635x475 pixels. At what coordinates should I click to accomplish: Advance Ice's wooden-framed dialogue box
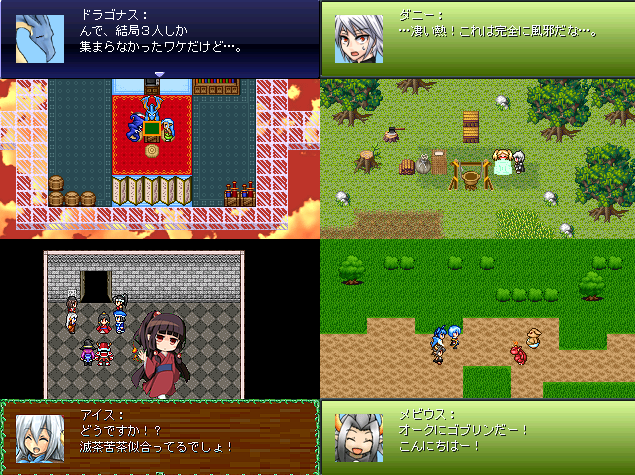pyautogui.click(x=160, y=437)
